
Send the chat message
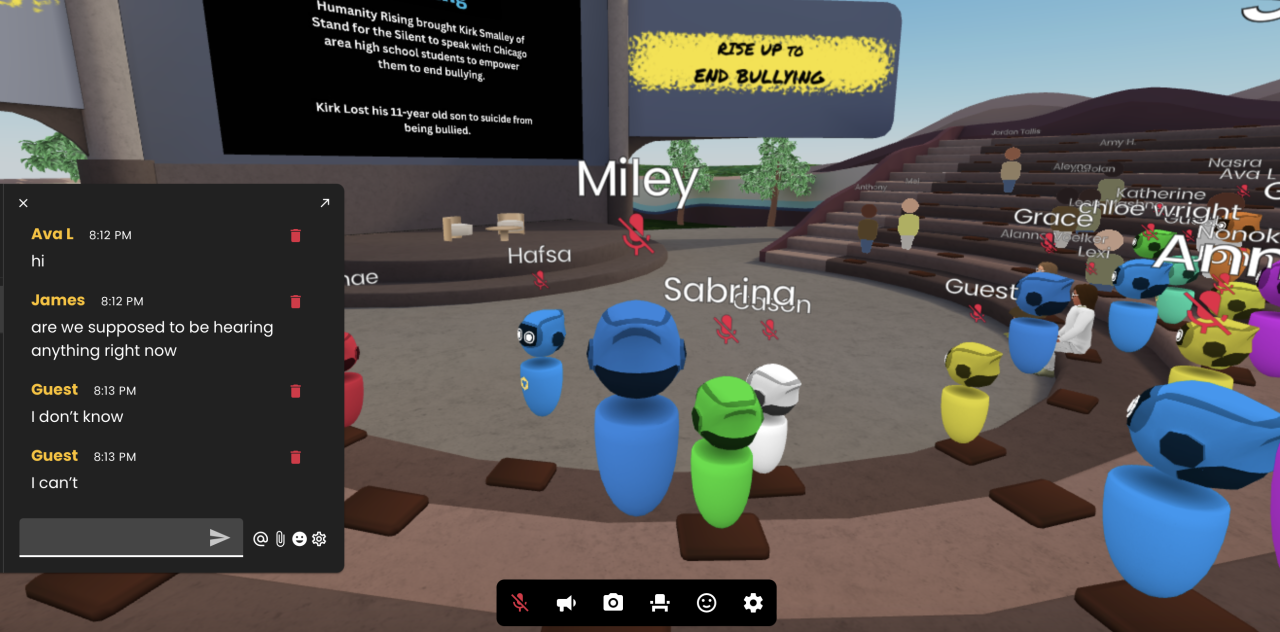(x=220, y=538)
